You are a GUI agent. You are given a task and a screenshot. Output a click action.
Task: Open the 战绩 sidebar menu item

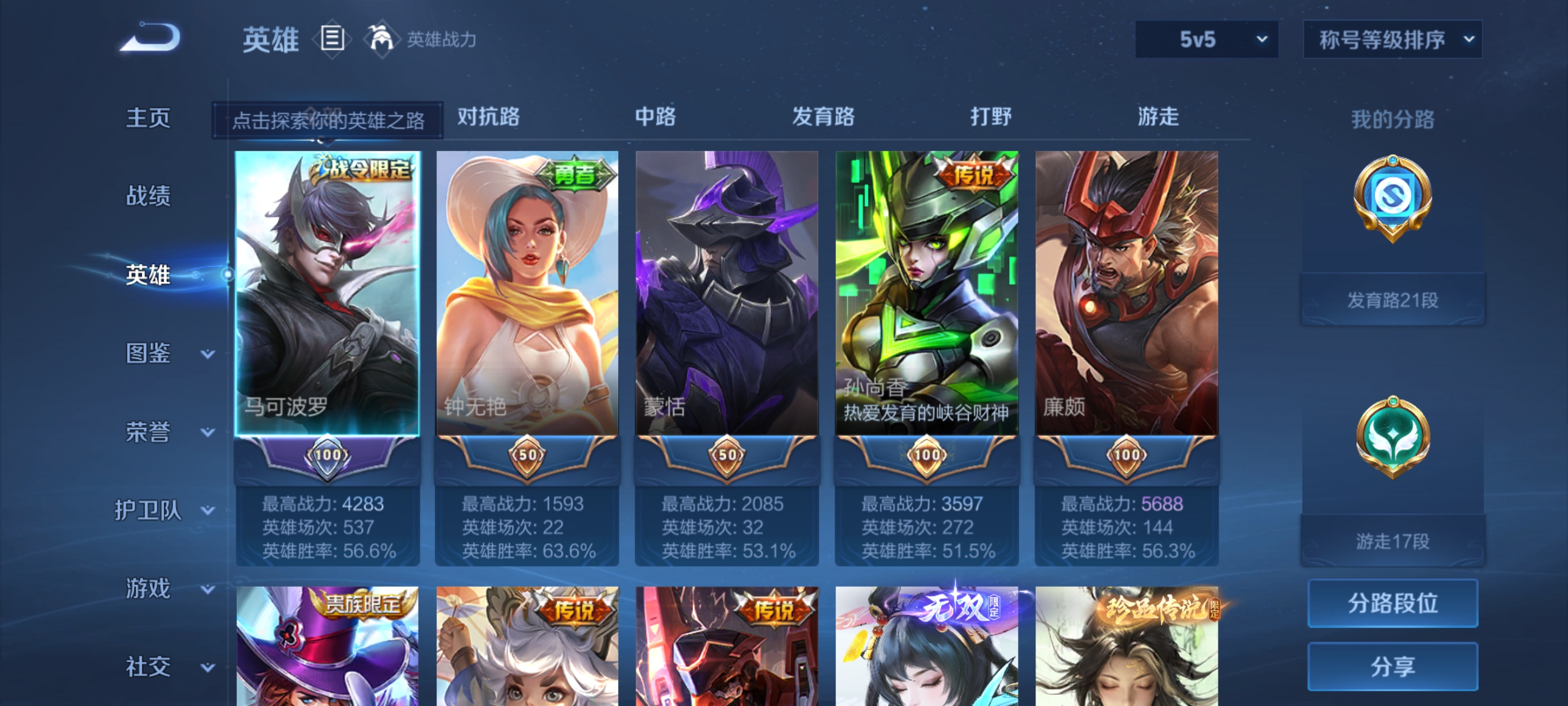pos(148,196)
